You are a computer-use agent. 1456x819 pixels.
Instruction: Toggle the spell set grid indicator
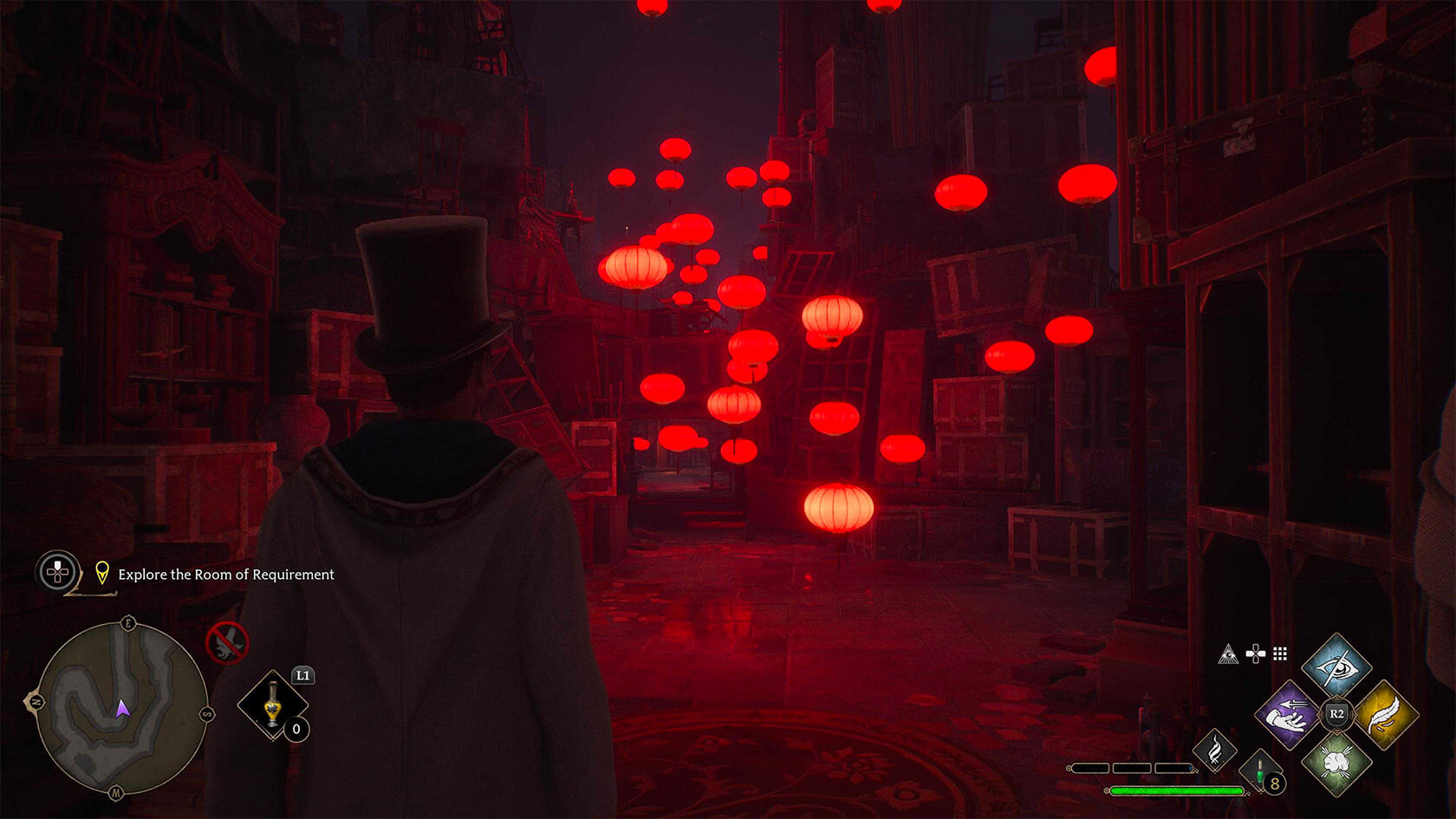(1279, 653)
